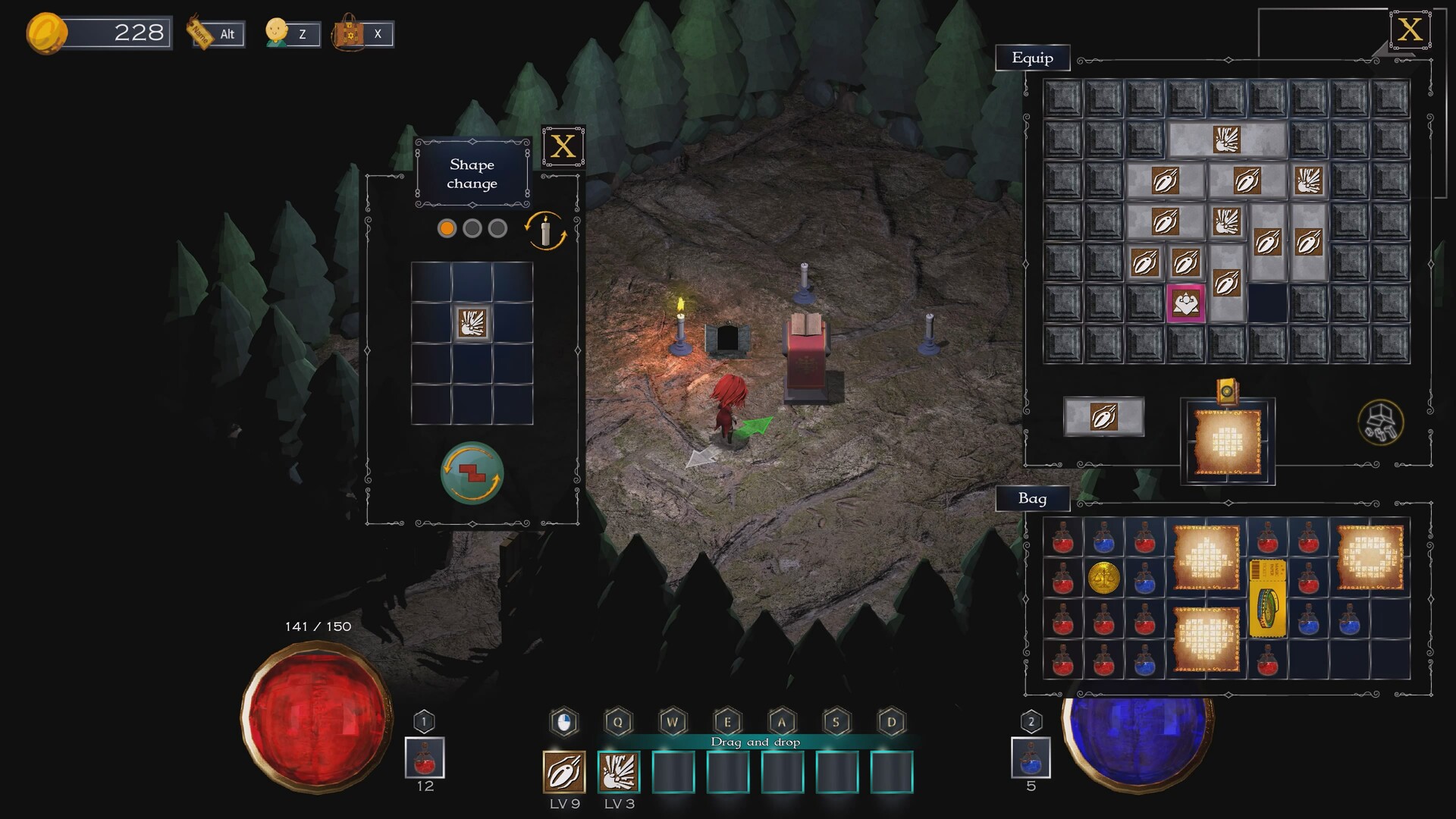Image resolution: width=1456 pixels, height=819 pixels.
Task: Close the Shape change panel
Action: (x=563, y=146)
